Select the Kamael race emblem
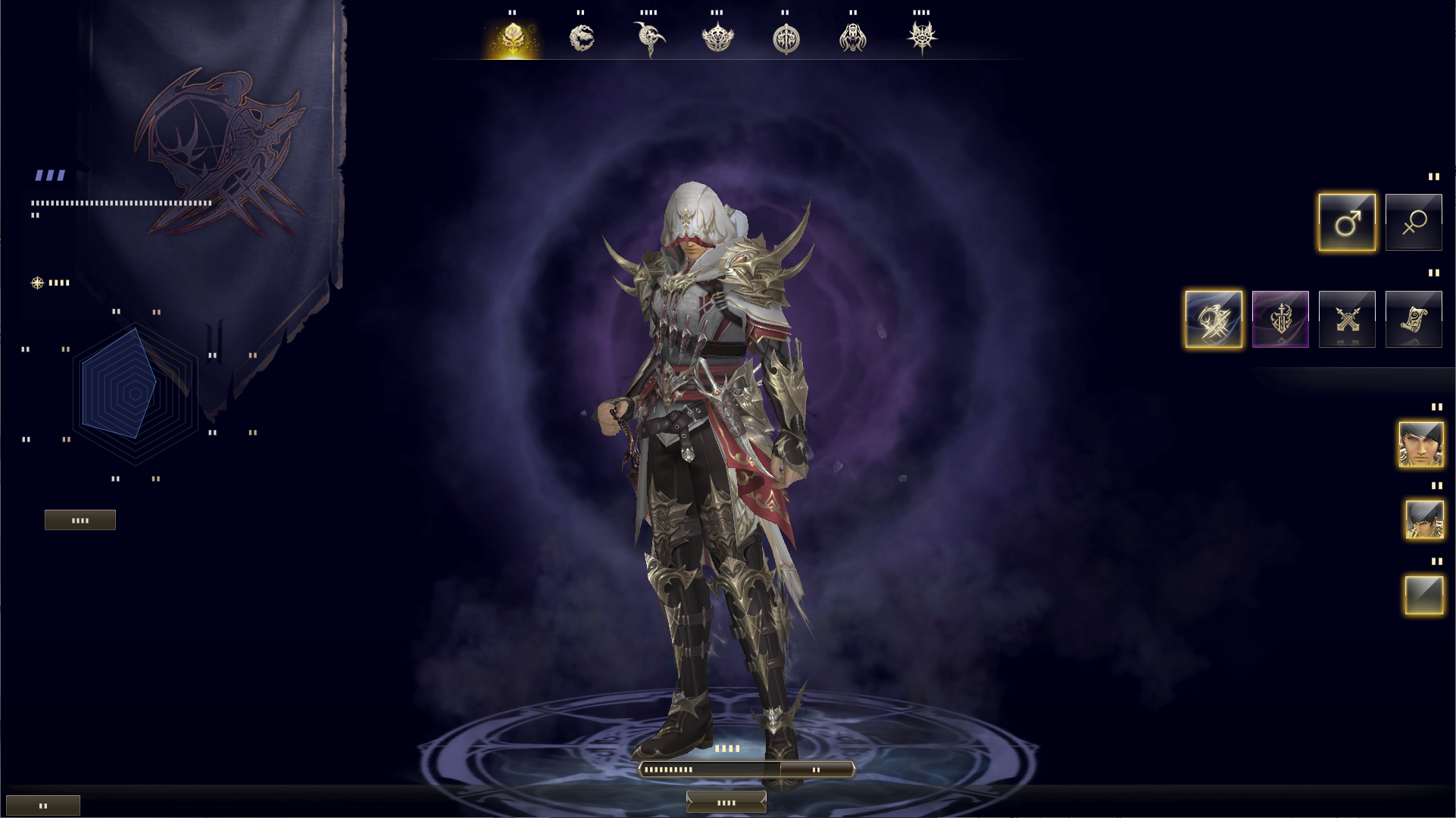 pyautogui.click(x=854, y=36)
